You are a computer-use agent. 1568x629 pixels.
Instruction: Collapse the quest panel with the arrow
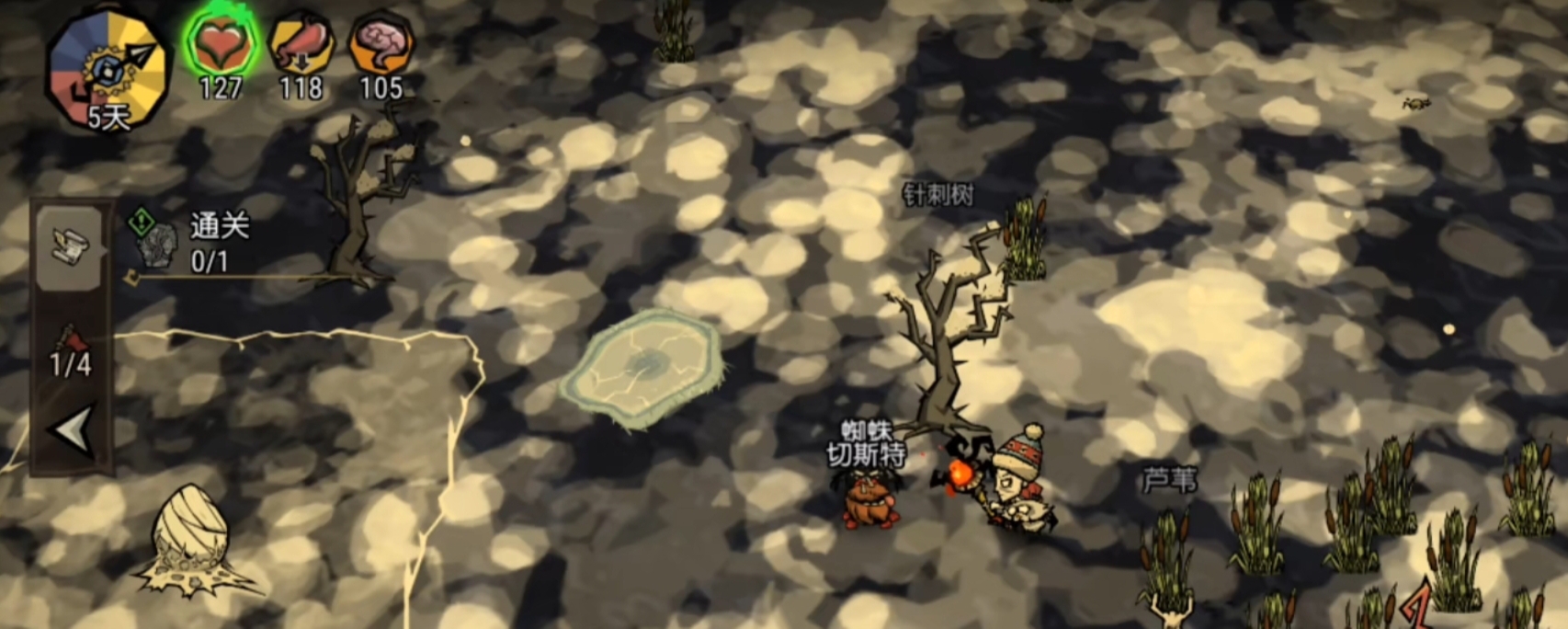[72, 429]
